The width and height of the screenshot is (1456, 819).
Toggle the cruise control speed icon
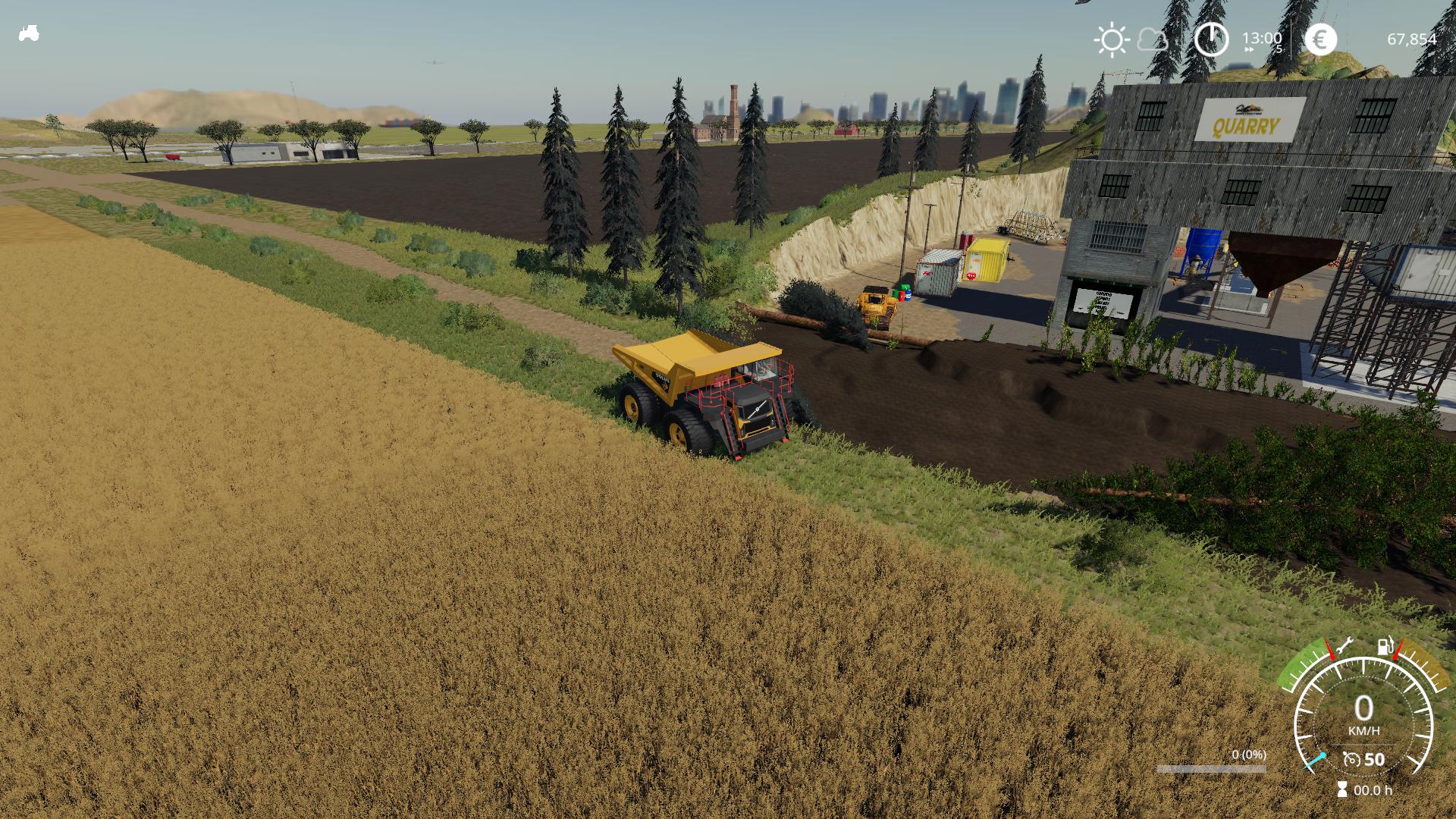click(1351, 758)
